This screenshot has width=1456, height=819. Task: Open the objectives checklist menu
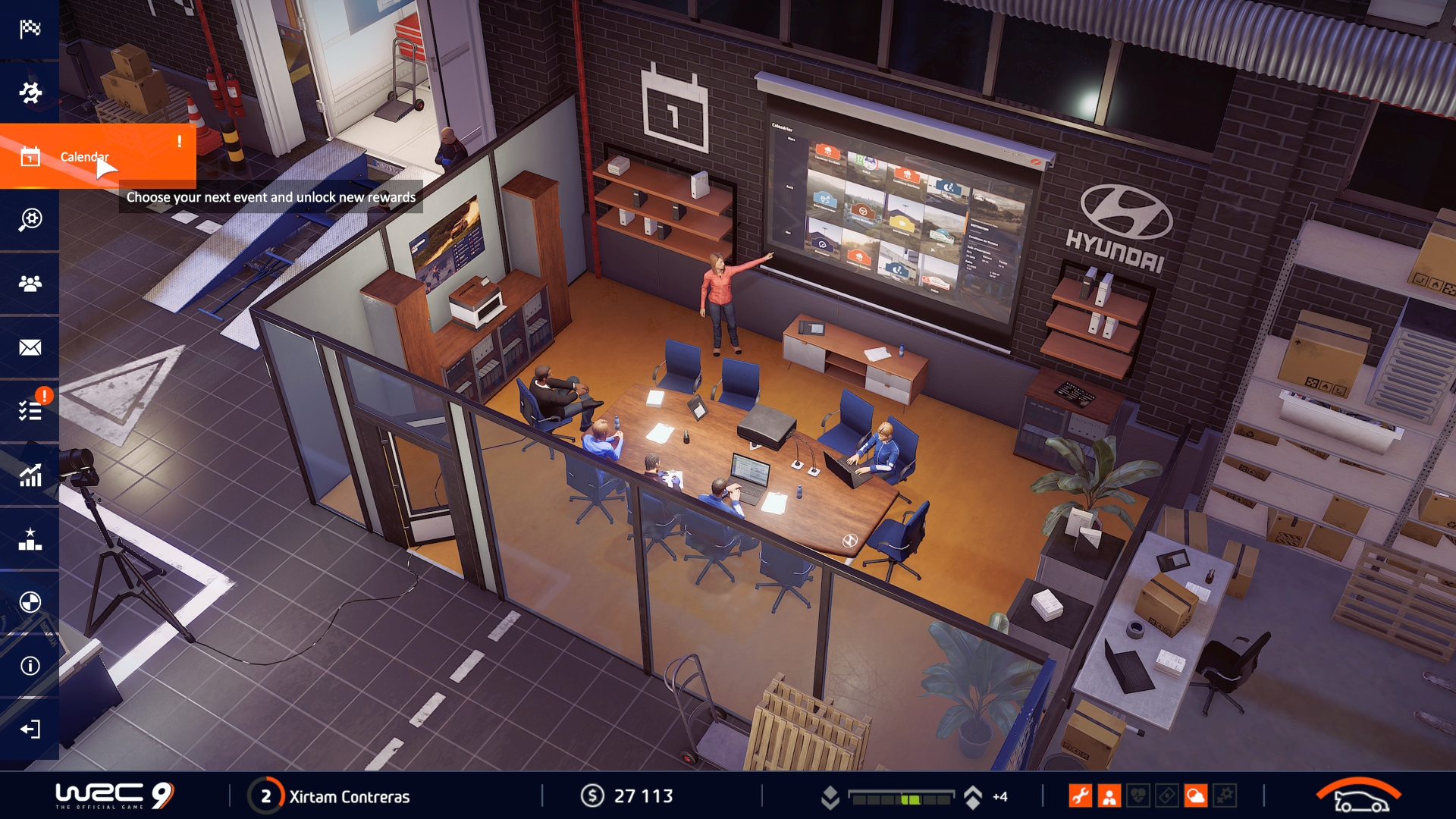tap(30, 411)
